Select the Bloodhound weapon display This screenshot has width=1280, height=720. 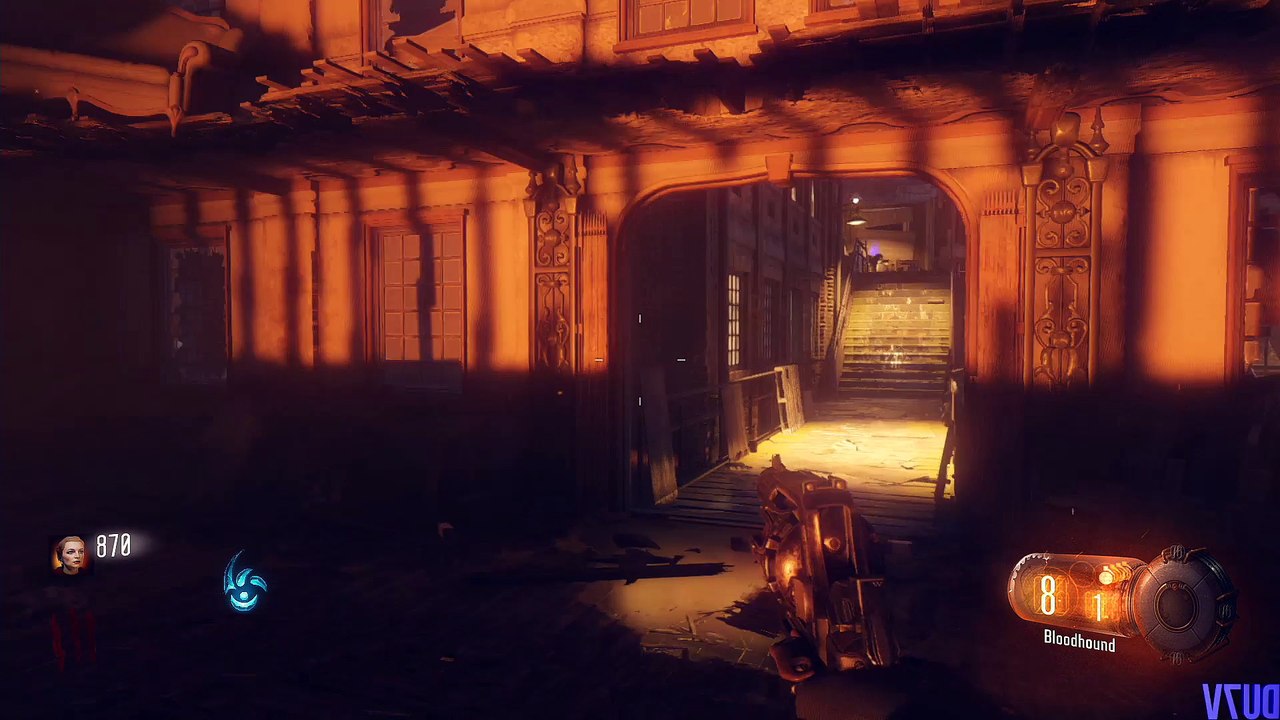pyautogui.click(x=1079, y=642)
